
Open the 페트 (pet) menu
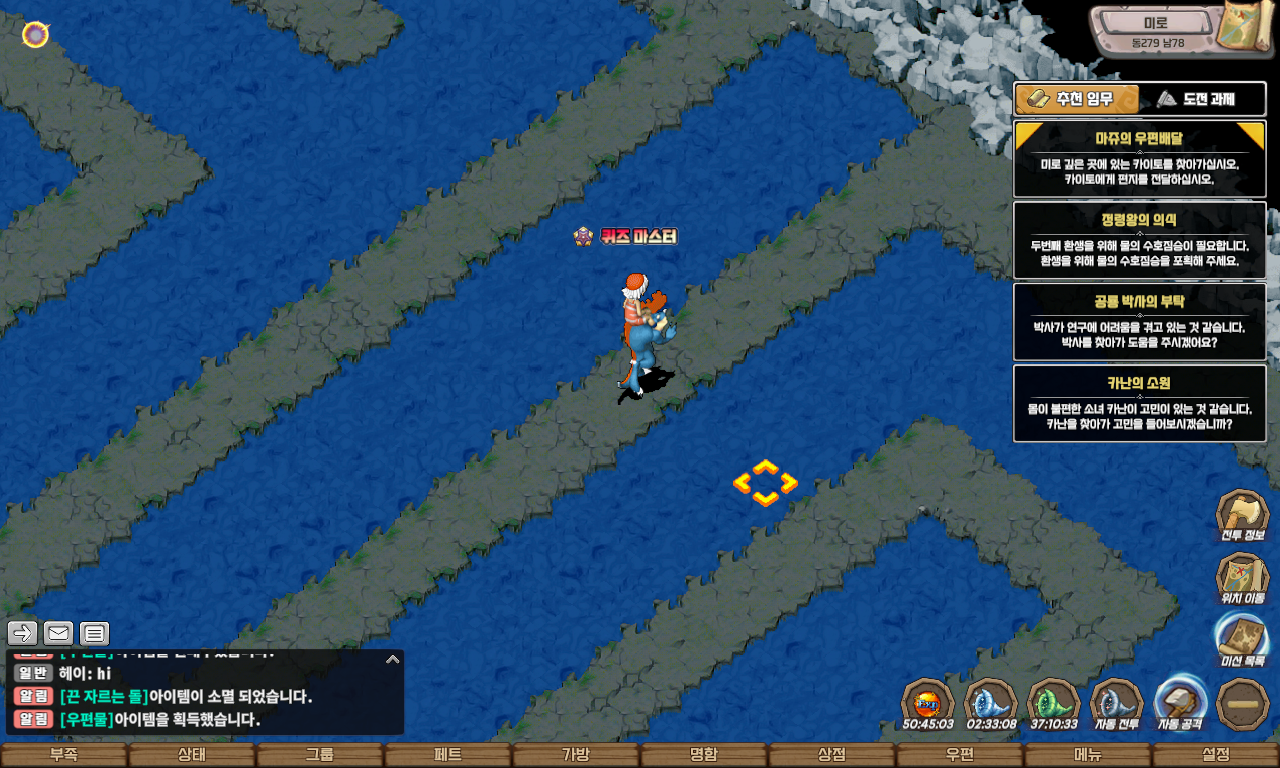(x=448, y=755)
